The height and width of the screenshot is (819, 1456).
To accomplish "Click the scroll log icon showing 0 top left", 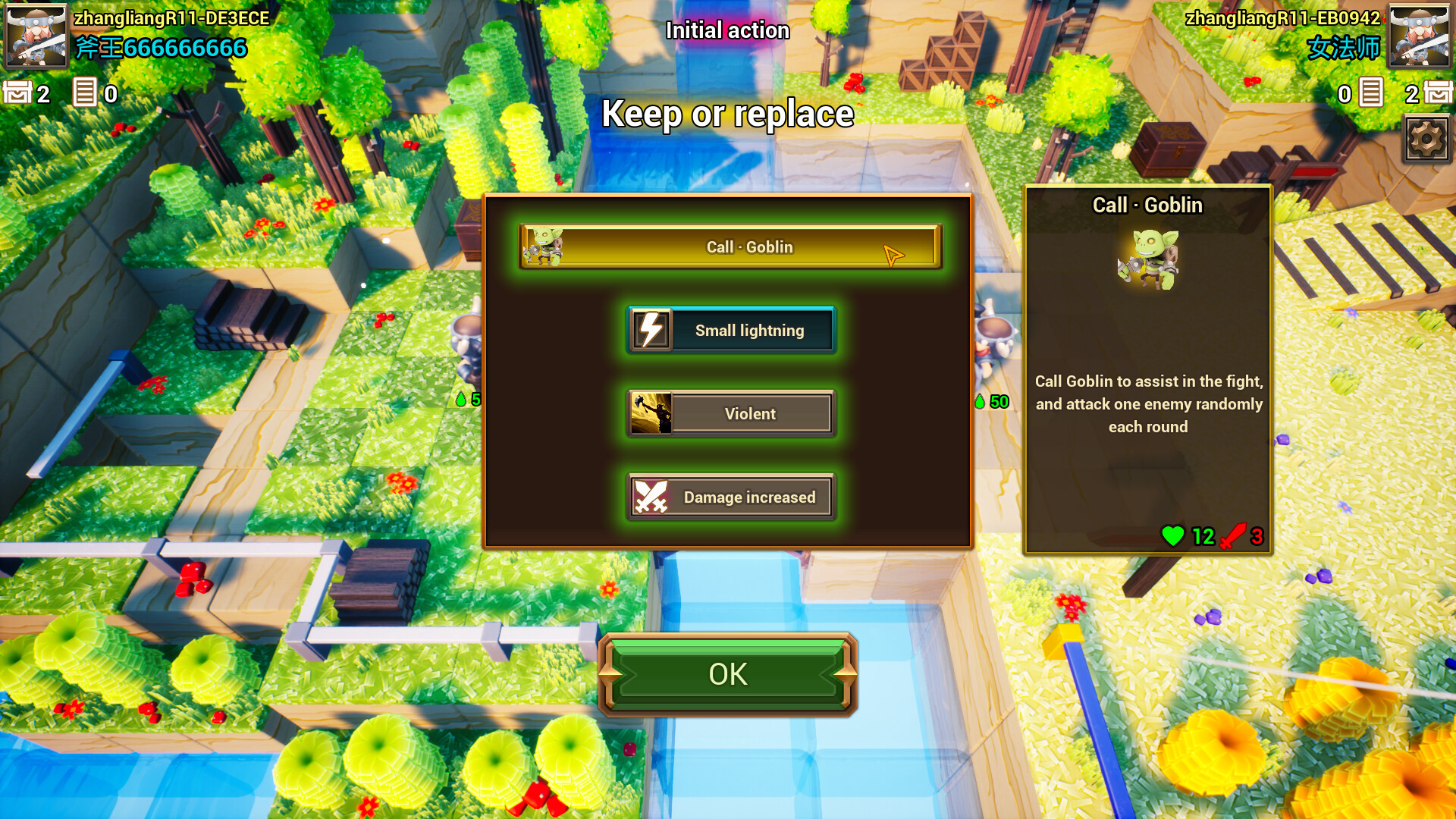I will [x=86, y=93].
